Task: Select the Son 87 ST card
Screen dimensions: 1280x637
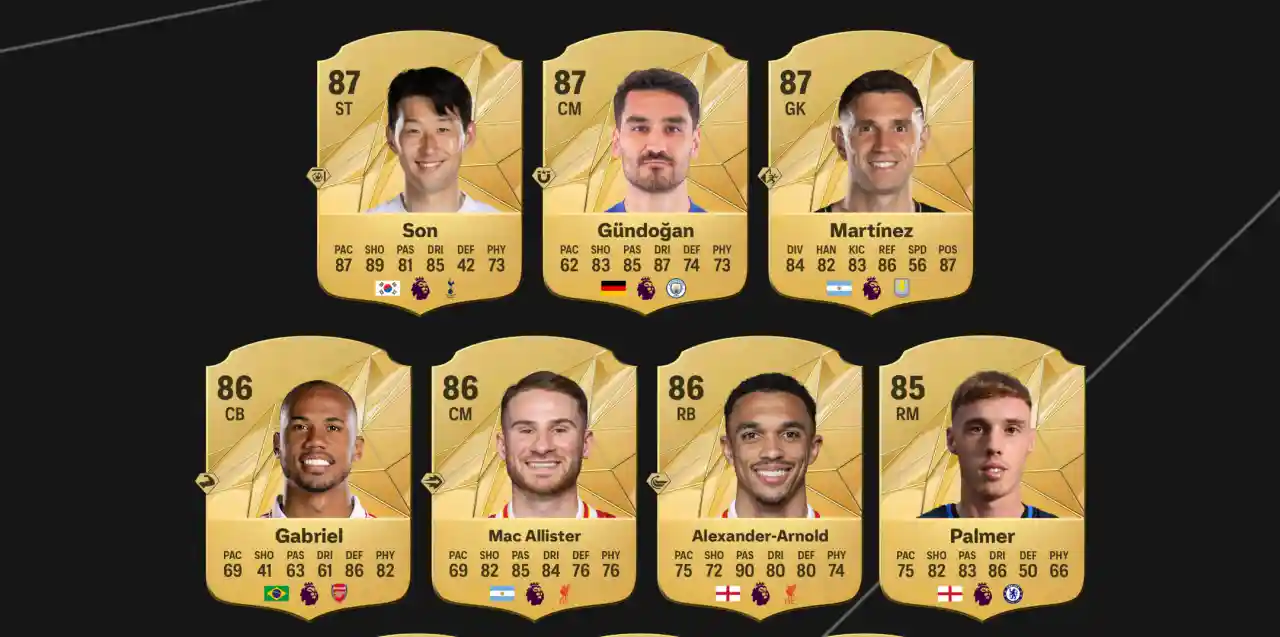Action: (x=419, y=170)
